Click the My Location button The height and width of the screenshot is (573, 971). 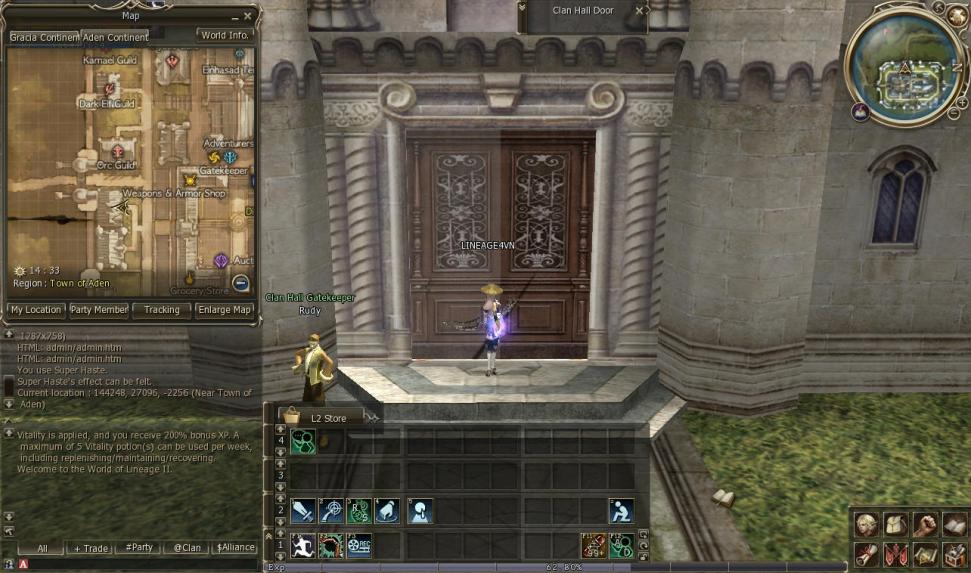pyautogui.click(x=36, y=310)
